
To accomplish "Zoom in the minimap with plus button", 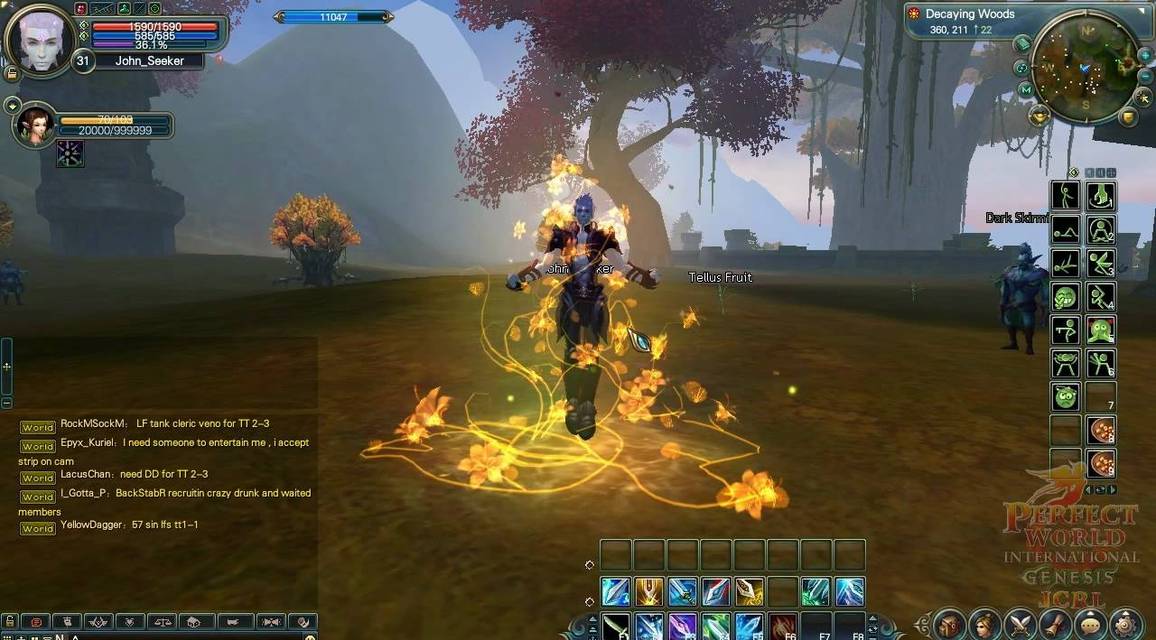I will pyautogui.click(x=1144, y=54).
